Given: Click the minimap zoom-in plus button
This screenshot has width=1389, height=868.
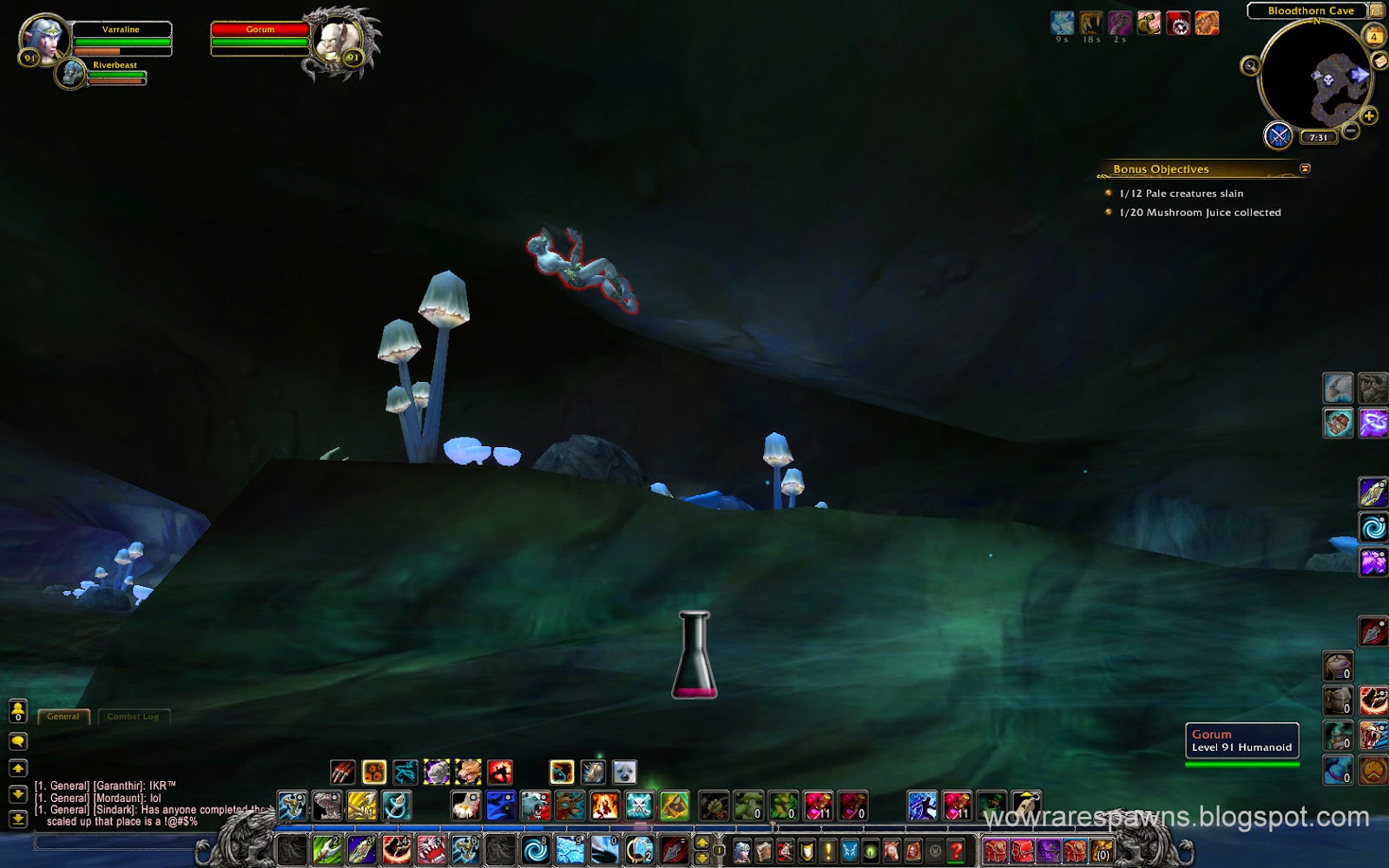Looking at the screenshot, I should coord(1368,115).
